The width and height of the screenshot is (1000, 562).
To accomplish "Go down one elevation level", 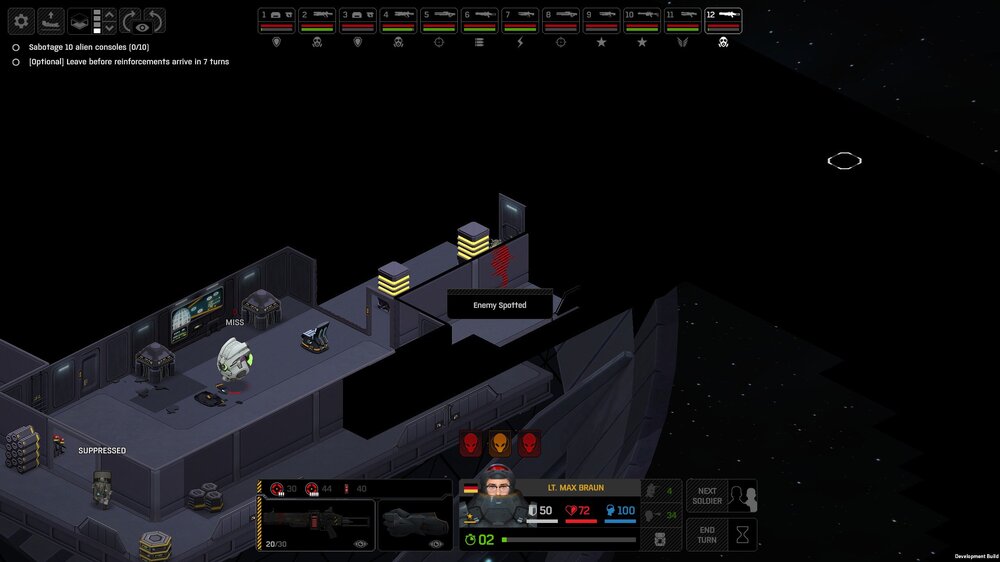I will coord(110,28).
